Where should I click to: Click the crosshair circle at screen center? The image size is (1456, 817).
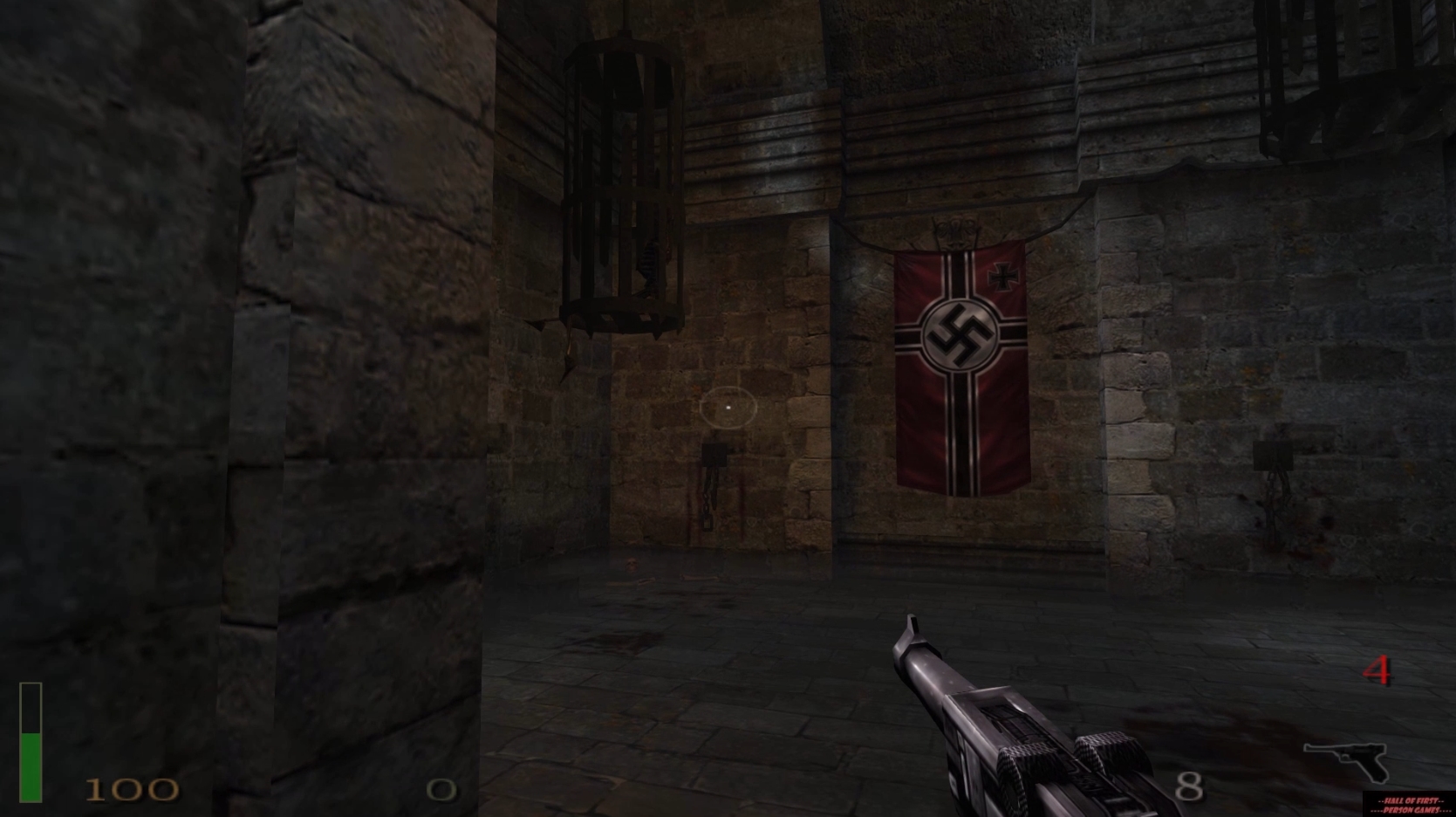[729, 408]
